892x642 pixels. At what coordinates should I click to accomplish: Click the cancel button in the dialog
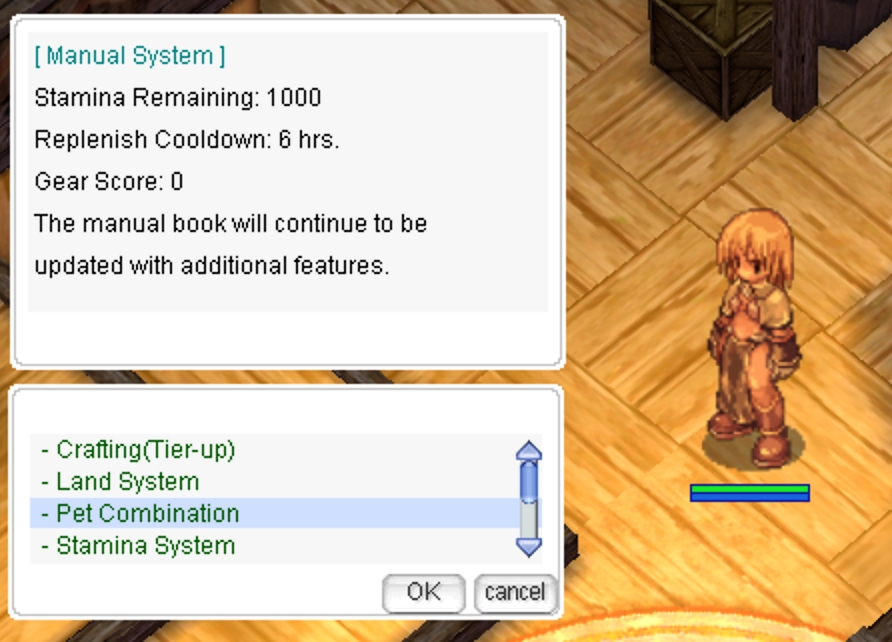click(x=514, y=592)
